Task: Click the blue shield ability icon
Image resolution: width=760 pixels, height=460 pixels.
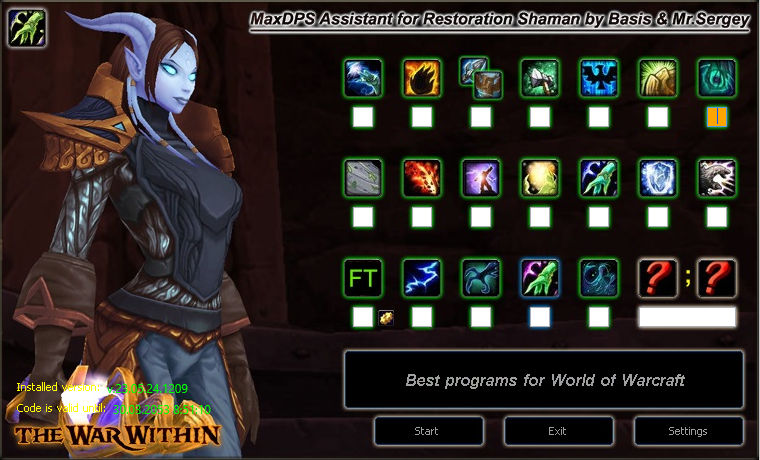Action: (x=658, y=177)
